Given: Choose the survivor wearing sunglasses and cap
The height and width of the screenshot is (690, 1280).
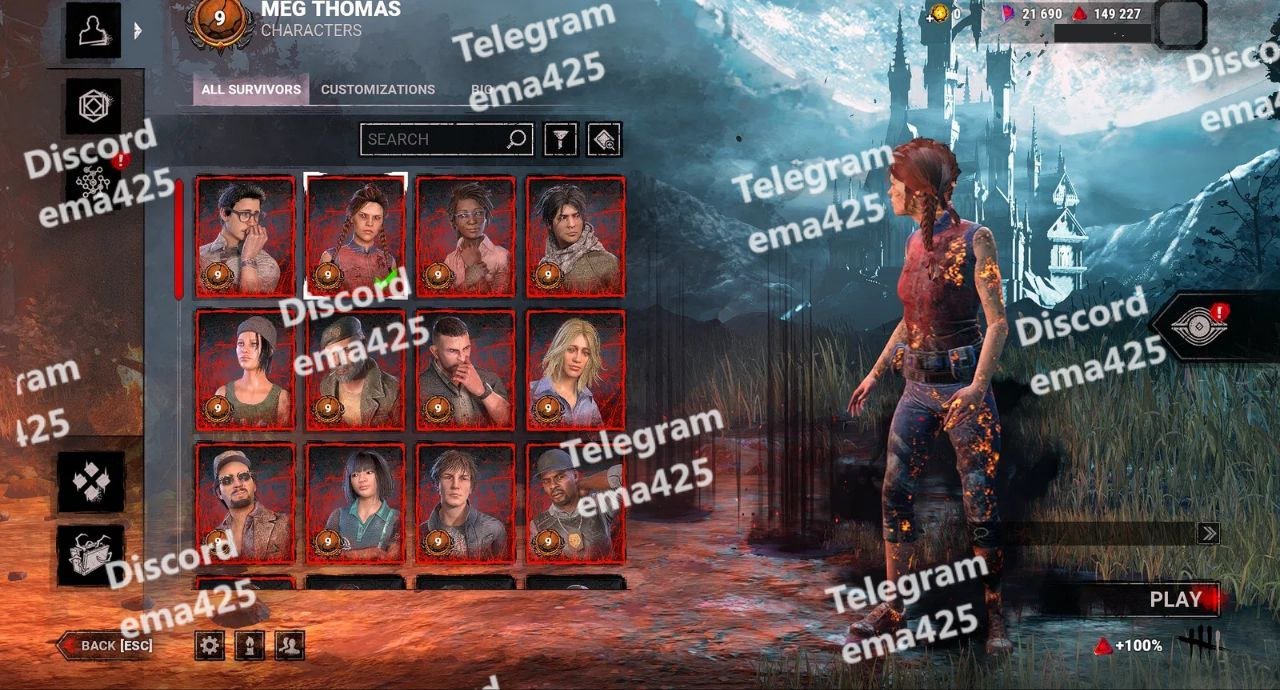Looking at the screenshot, I should 245,503.
